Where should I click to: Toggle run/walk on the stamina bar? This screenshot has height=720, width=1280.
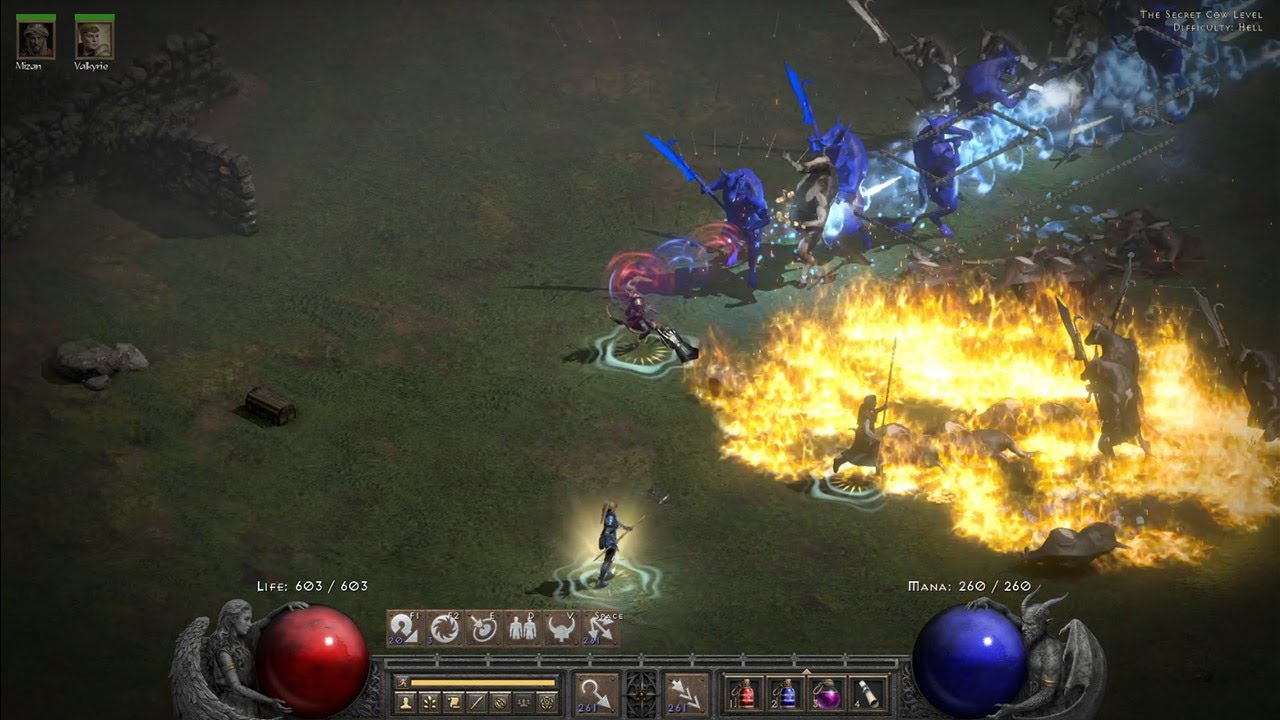pos(401,682)
